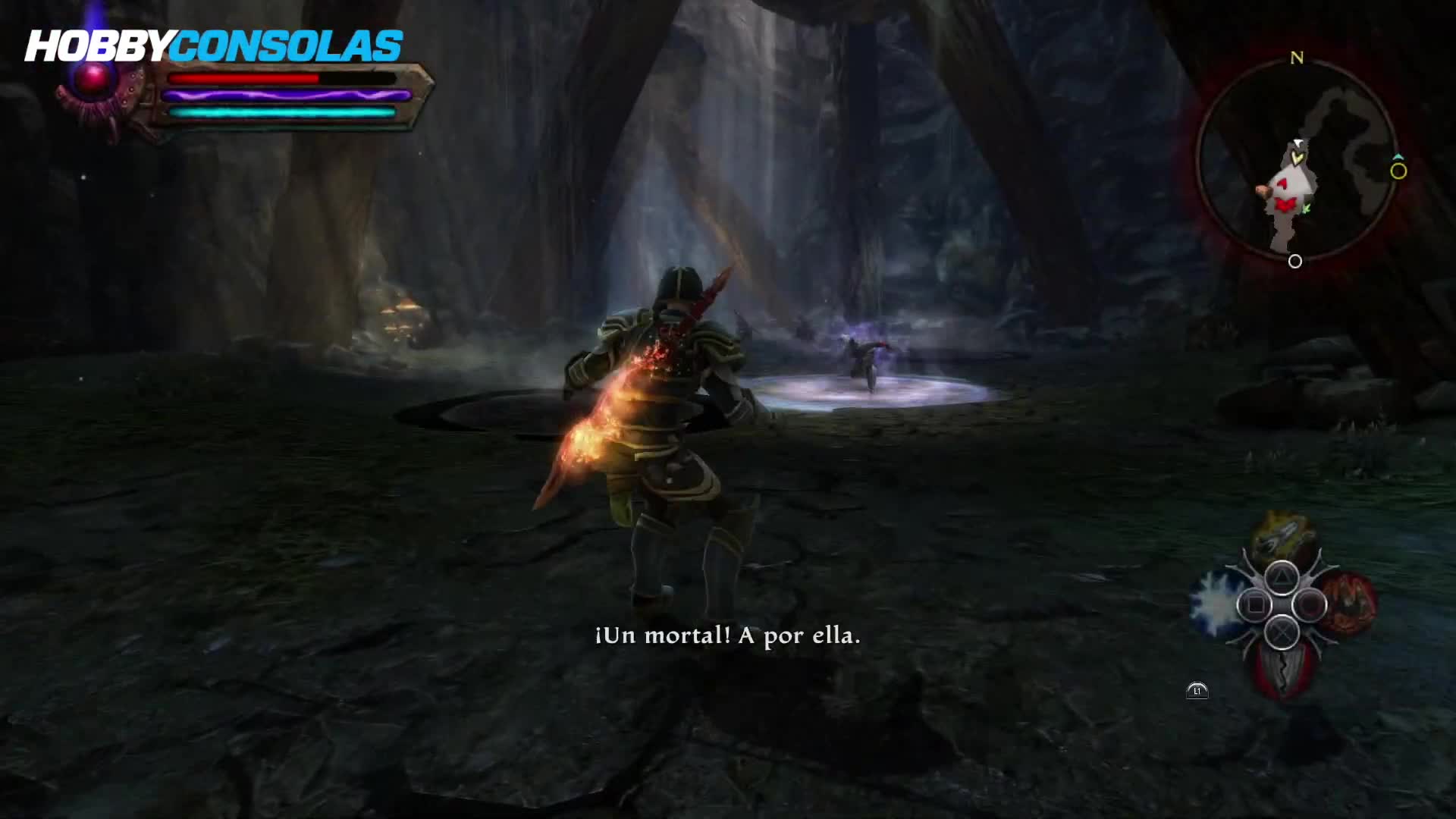Select the white ring marker below the minimap
This screenshot has width=1456, height=819.
tap(1295, 262)
